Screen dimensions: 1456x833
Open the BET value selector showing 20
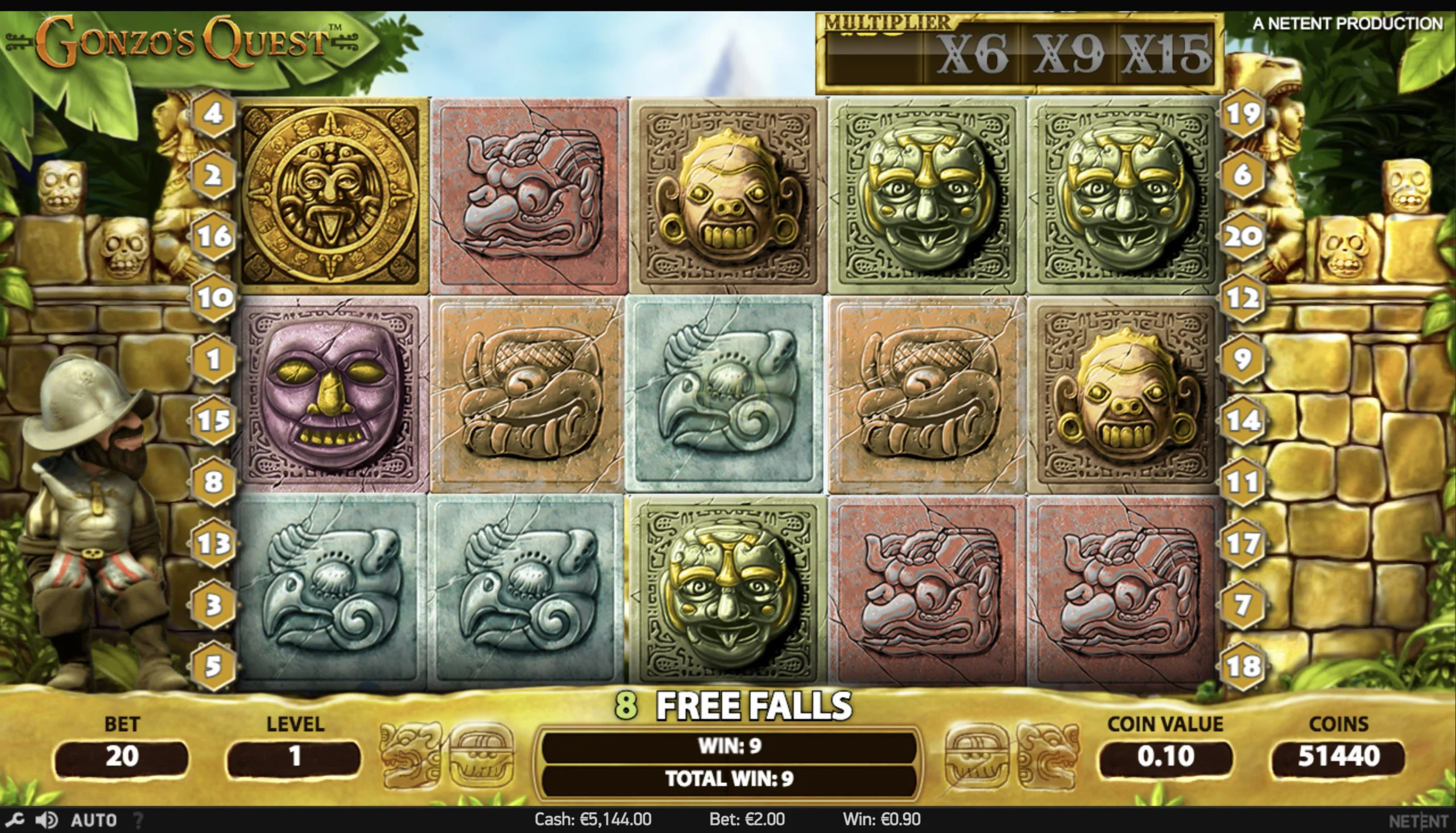click(122, 757)
